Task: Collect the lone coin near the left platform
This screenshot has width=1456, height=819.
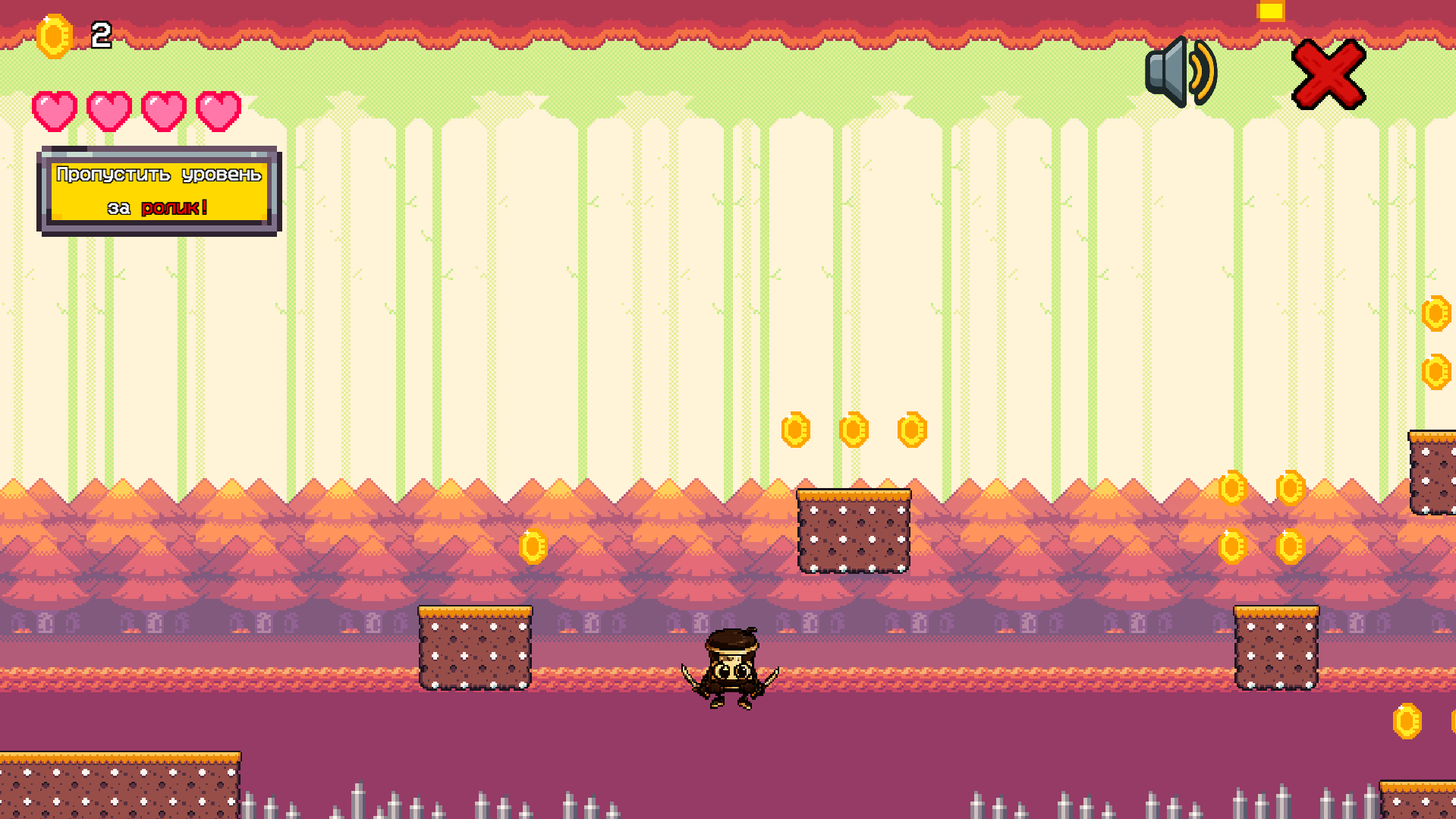Action: (x=533, y=545)
